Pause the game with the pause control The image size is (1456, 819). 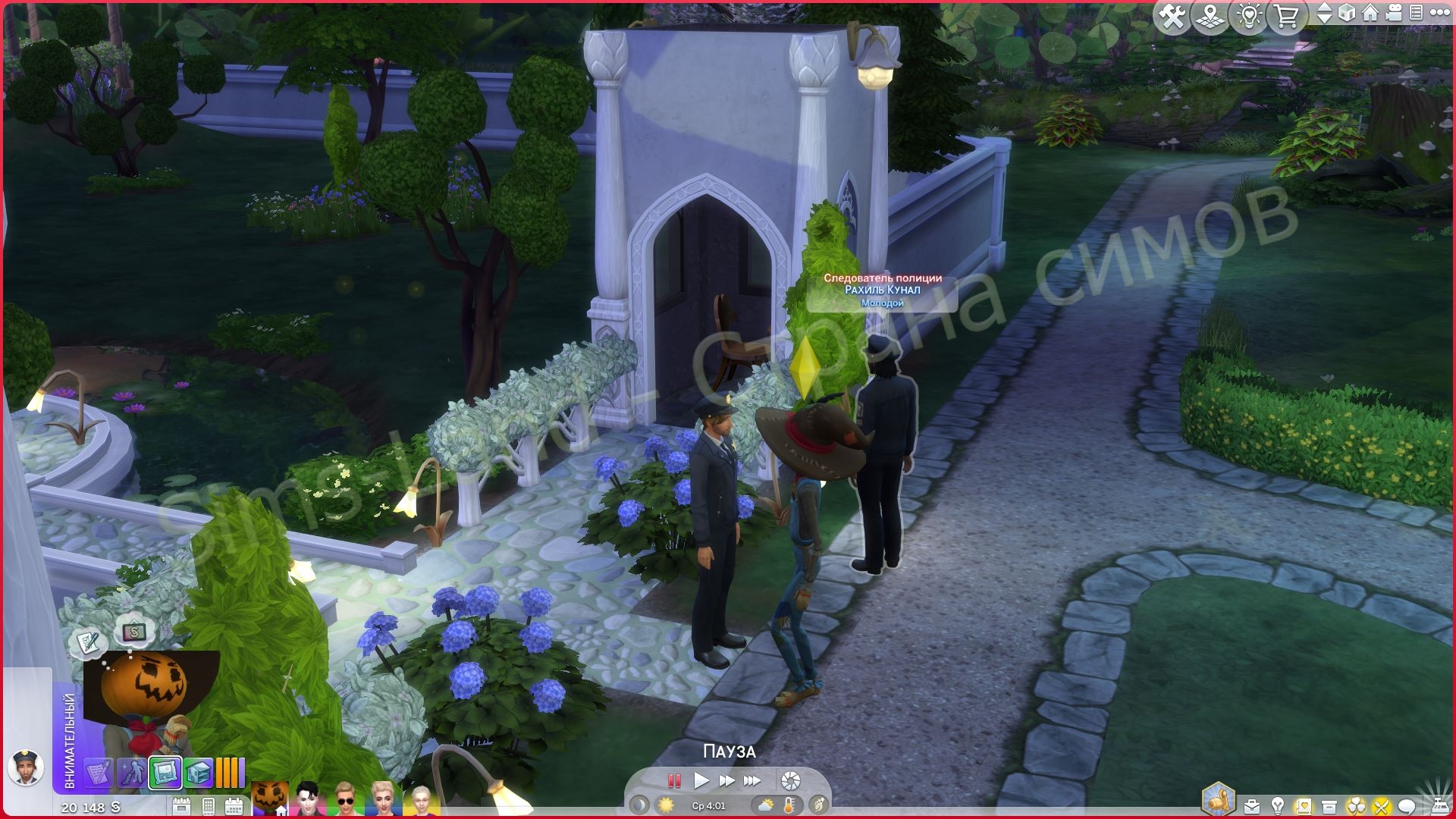(674, 780)
